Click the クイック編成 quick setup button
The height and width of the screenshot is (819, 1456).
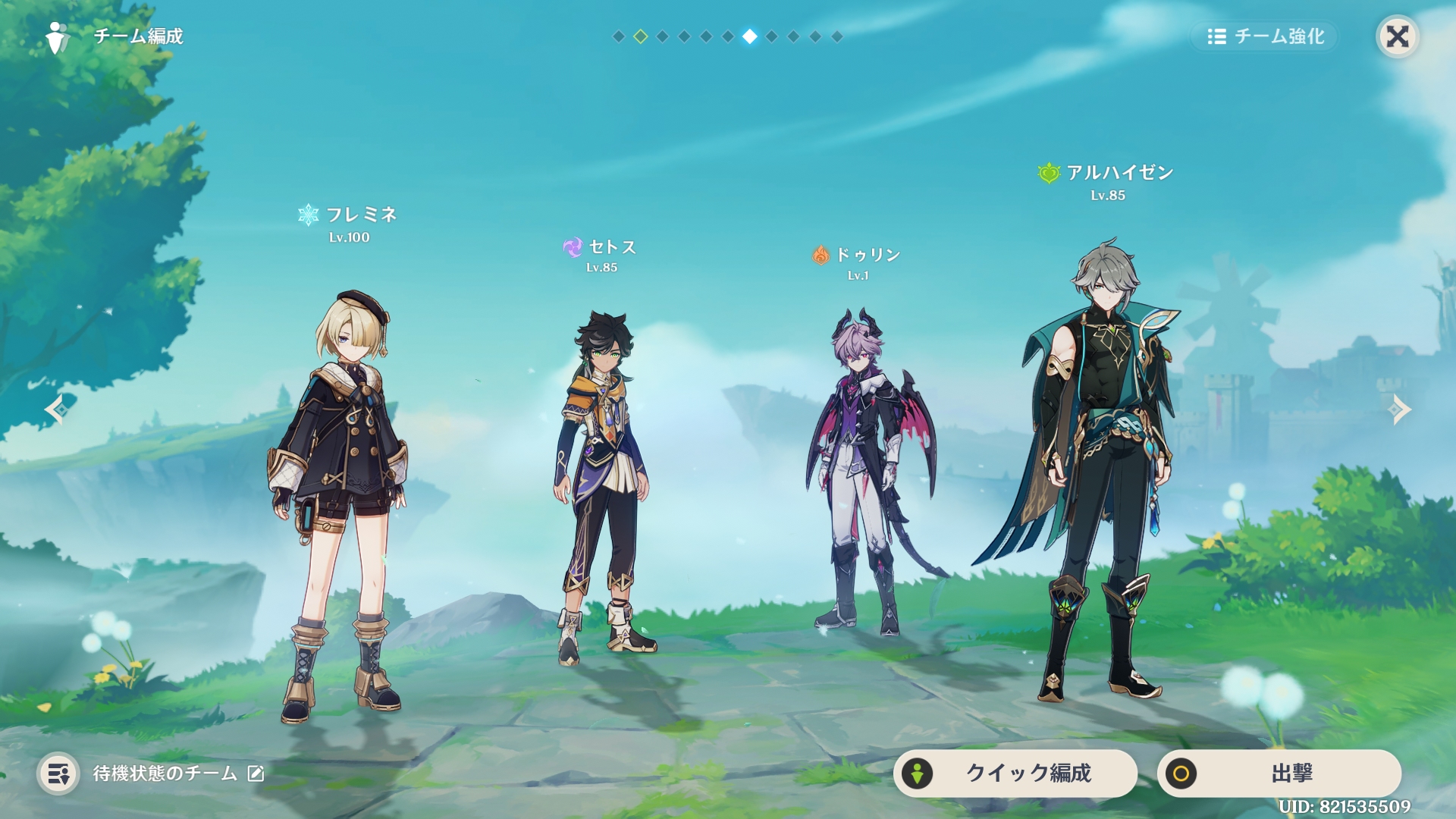click(1015, 773)
